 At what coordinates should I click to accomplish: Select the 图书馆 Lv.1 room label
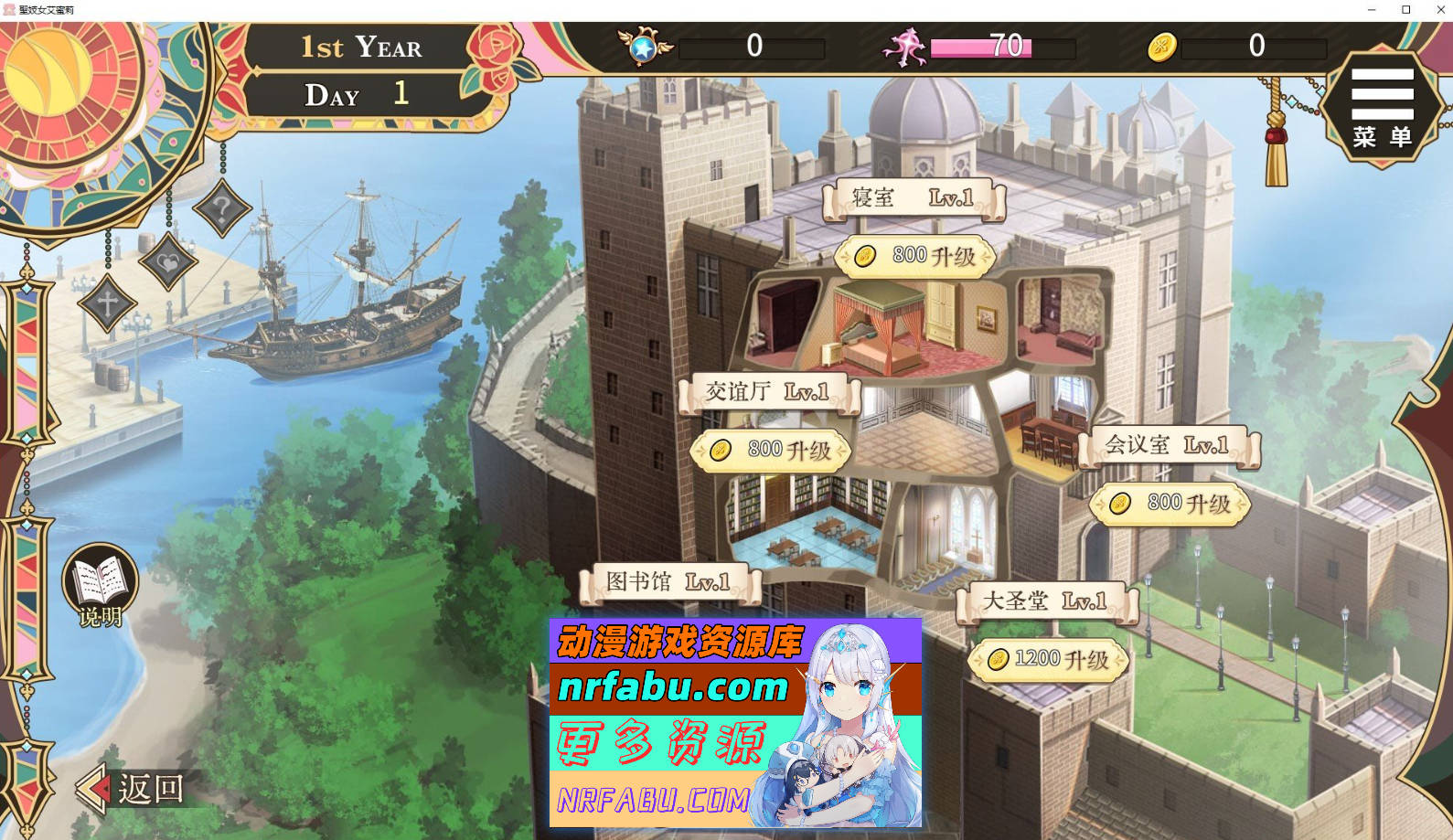pos(670,582)
